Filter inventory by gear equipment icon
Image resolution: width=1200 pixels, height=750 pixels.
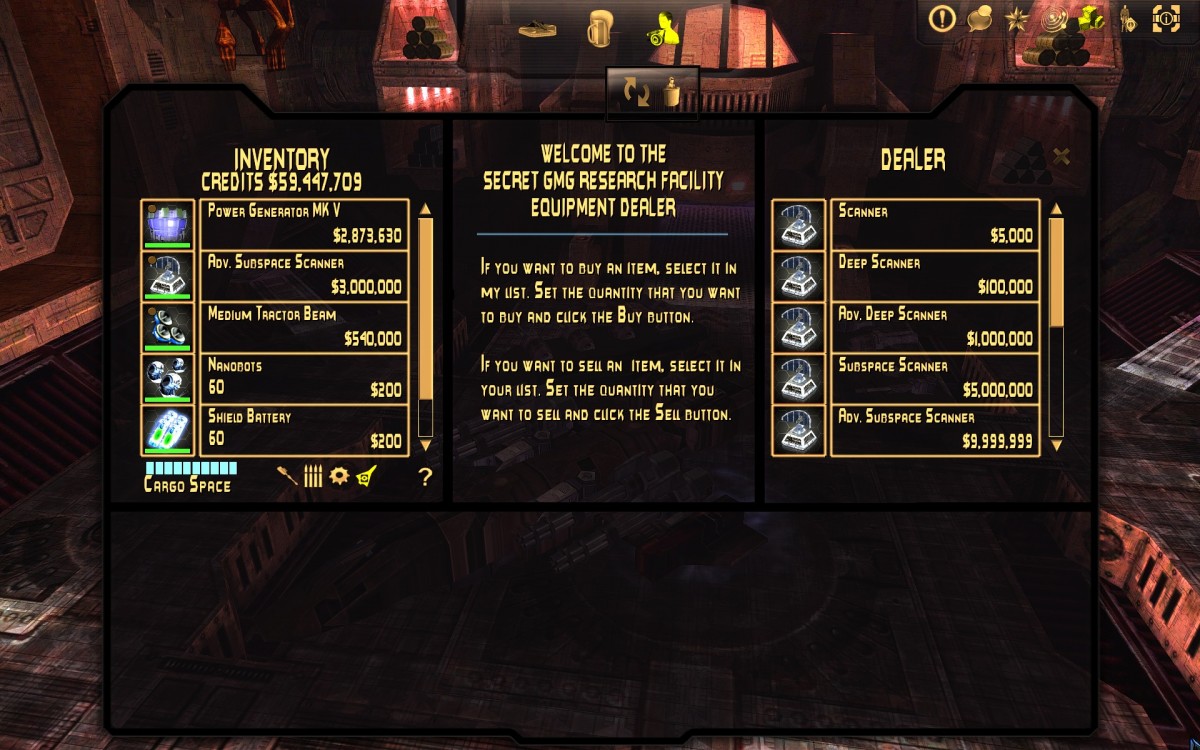click(339, 476)
